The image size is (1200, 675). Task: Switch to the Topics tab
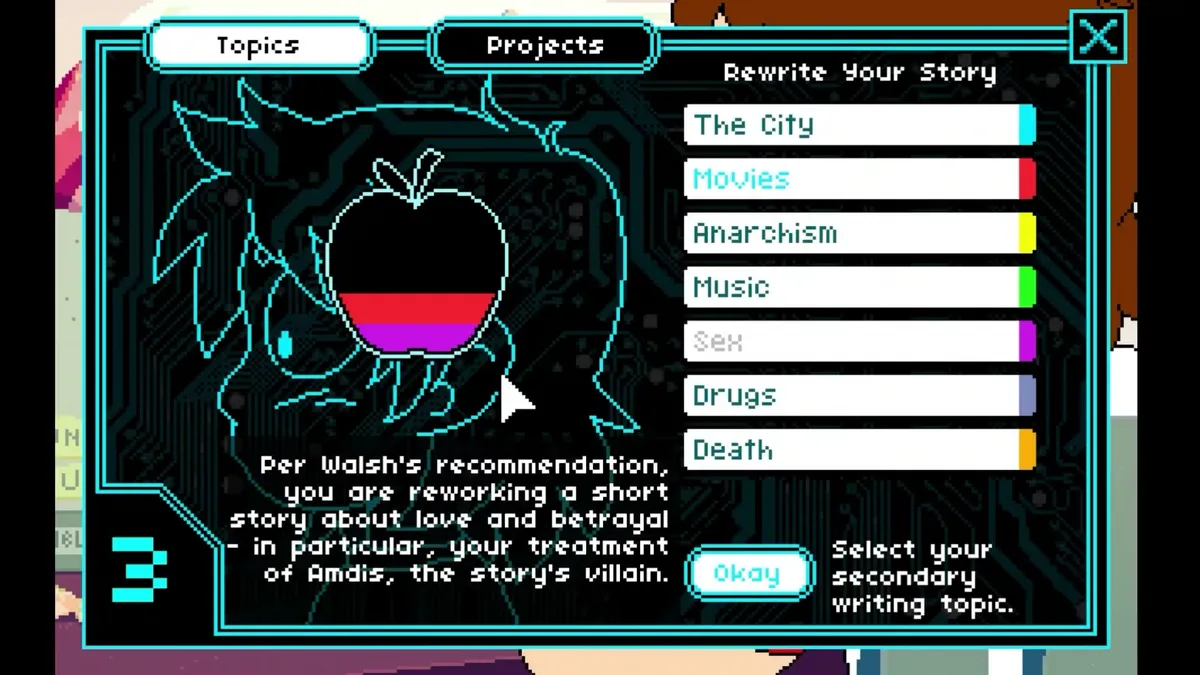259,46
